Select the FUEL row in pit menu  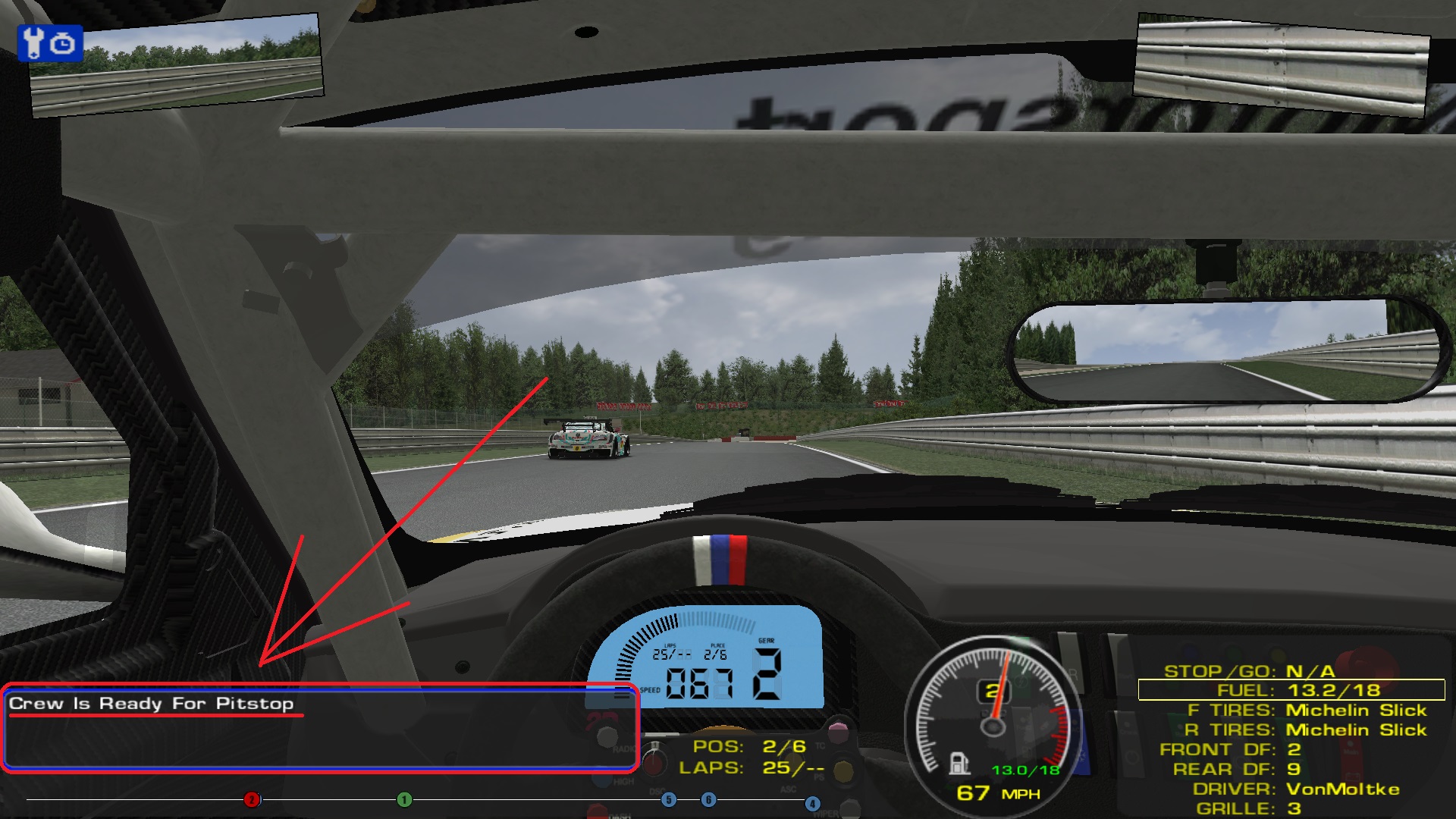(1291, 690)
